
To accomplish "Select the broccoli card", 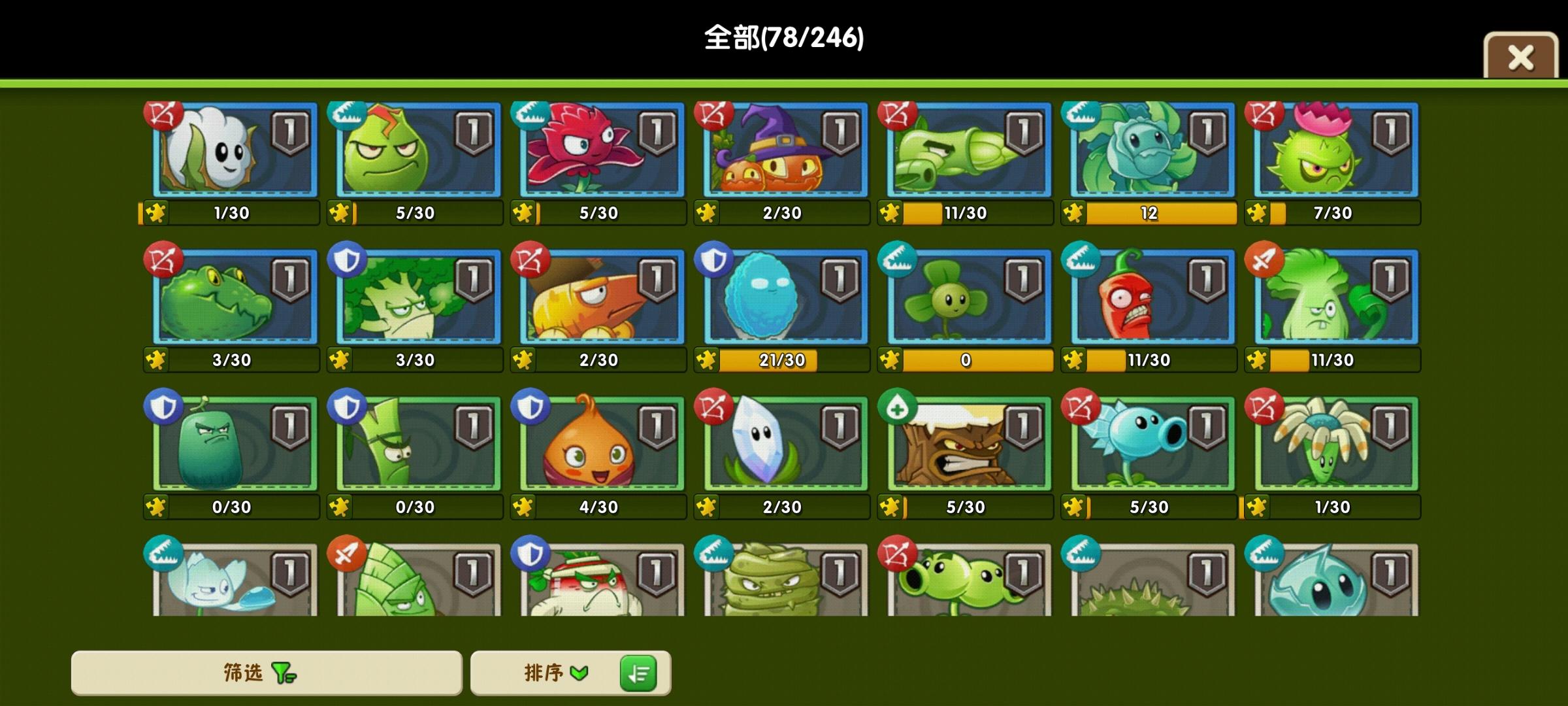I will [x=416, y=297].
